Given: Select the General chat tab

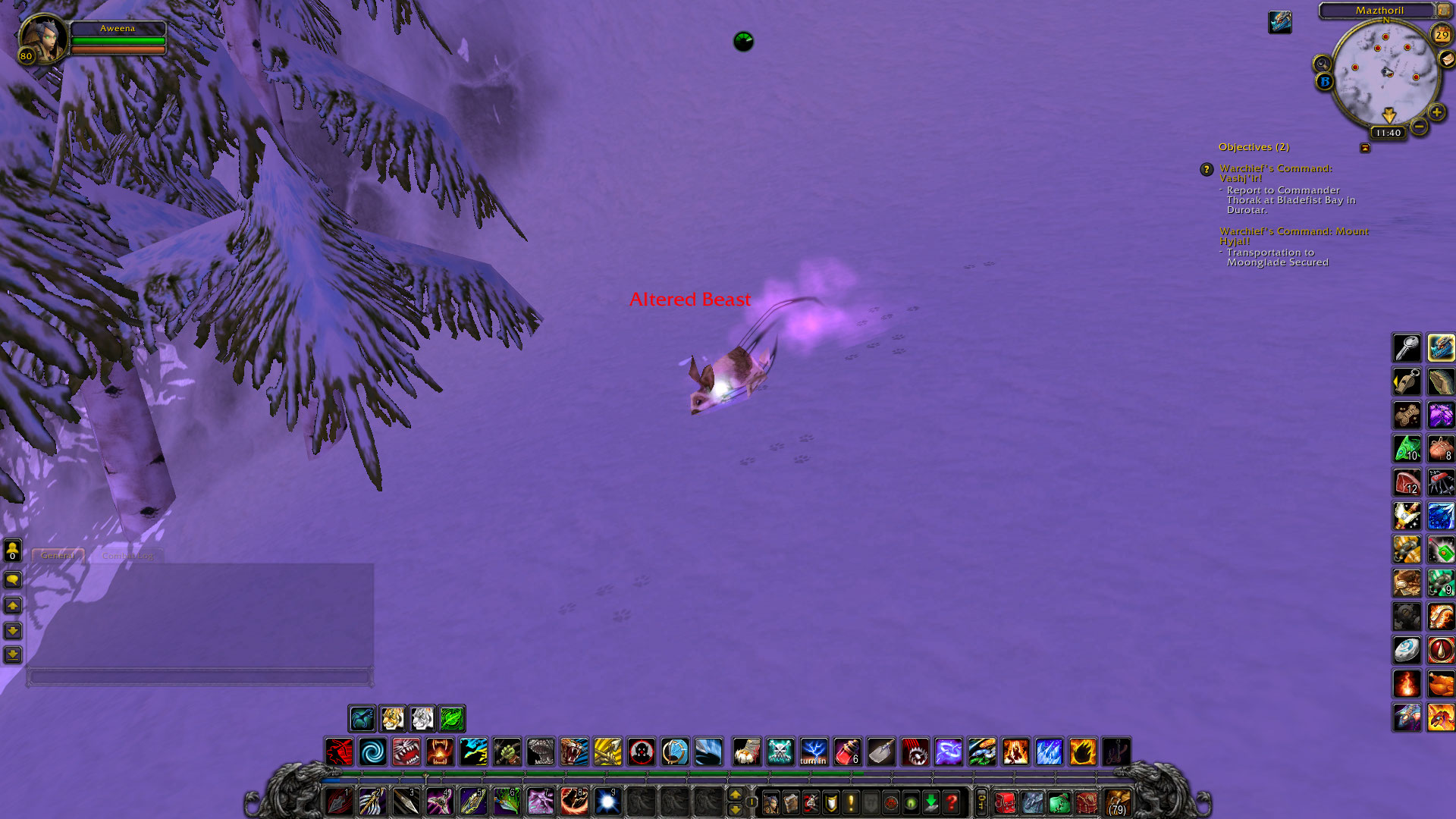Looking at the screenshot, I should (58, 555).
